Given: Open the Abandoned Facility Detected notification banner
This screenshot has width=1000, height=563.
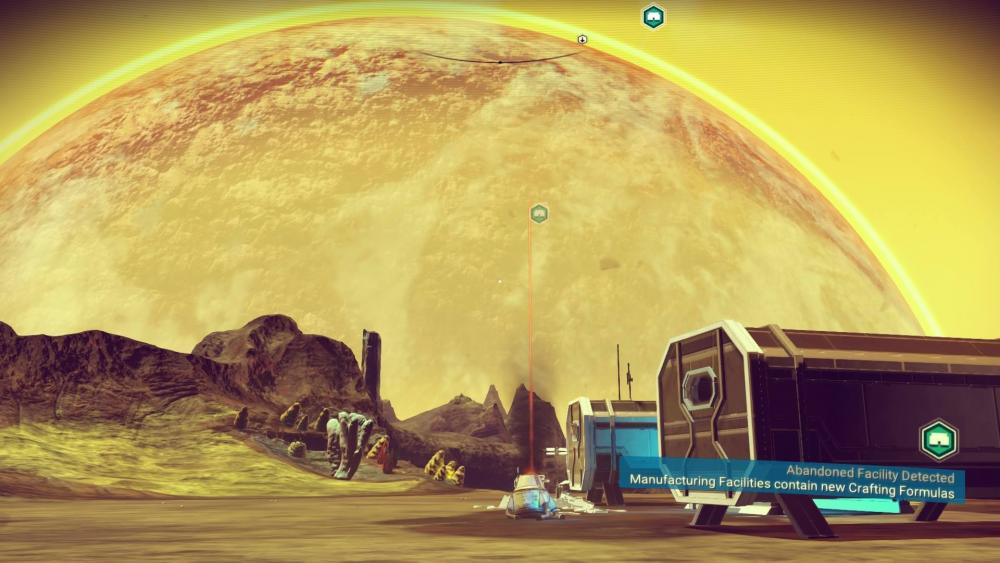Looking at the screenshot, I should [790, 481].
